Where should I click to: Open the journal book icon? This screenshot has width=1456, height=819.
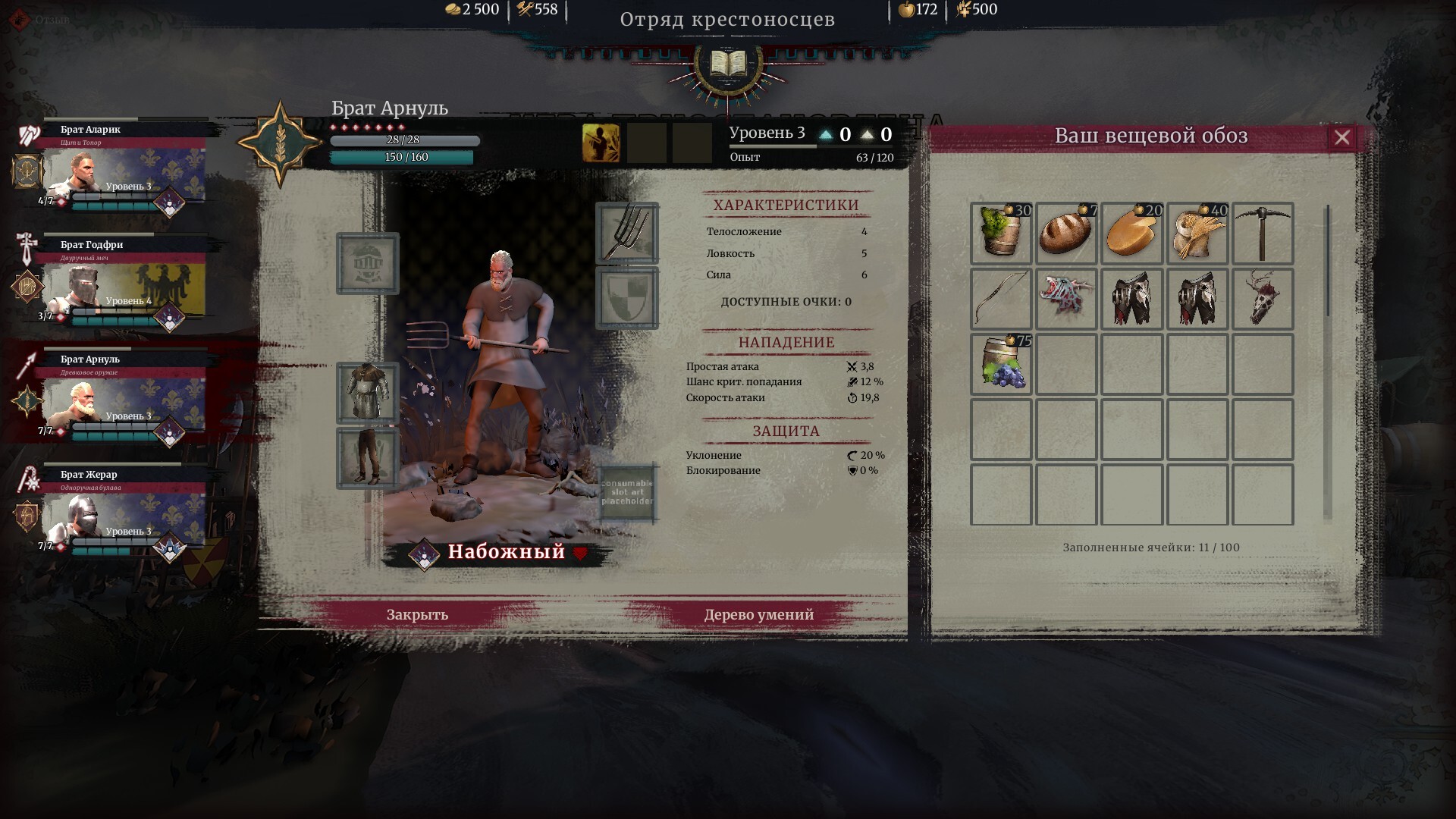[x=728, y=64]
